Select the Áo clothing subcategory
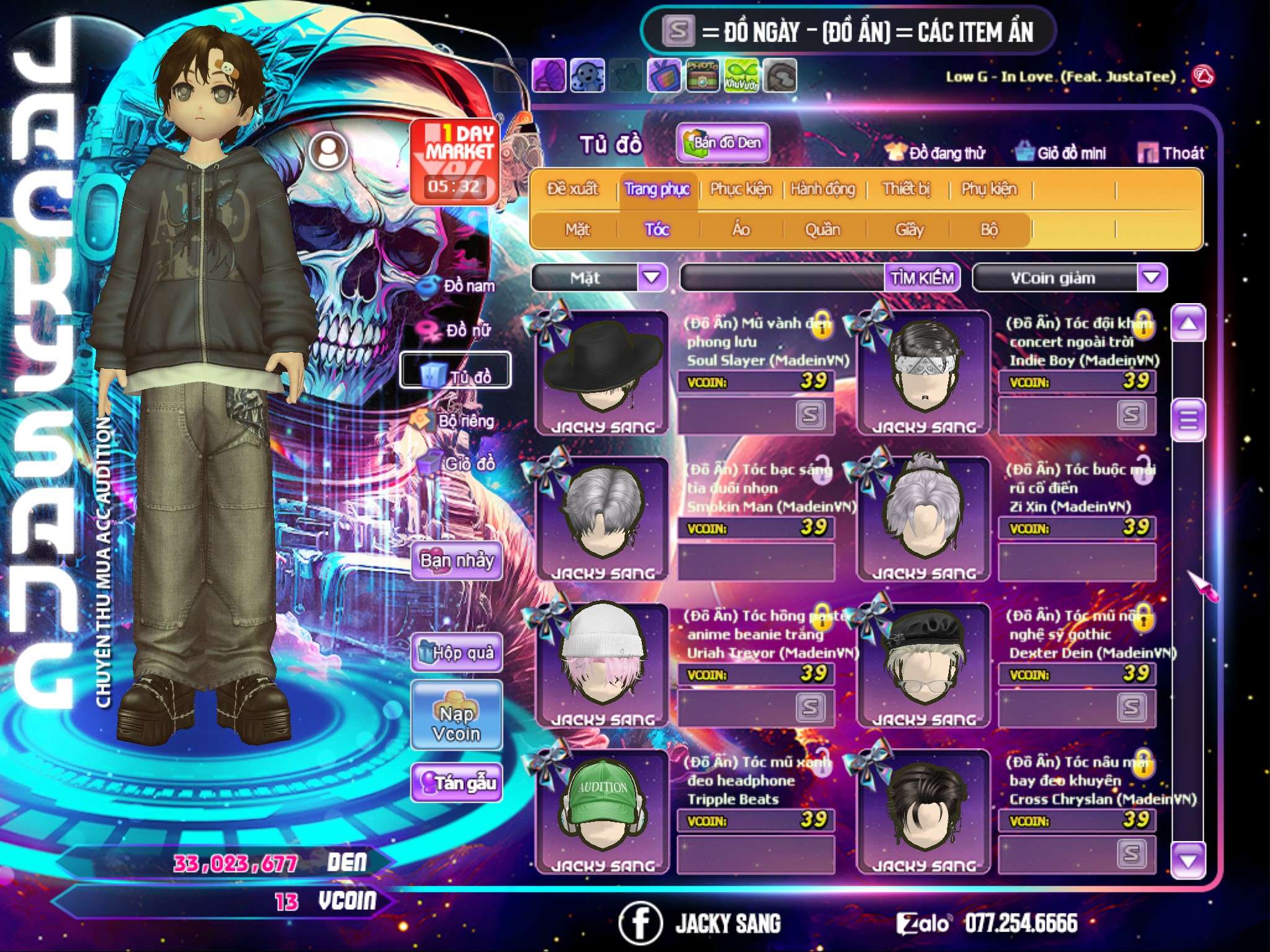This screenshot has height=952, width=1270. point(741,230)
